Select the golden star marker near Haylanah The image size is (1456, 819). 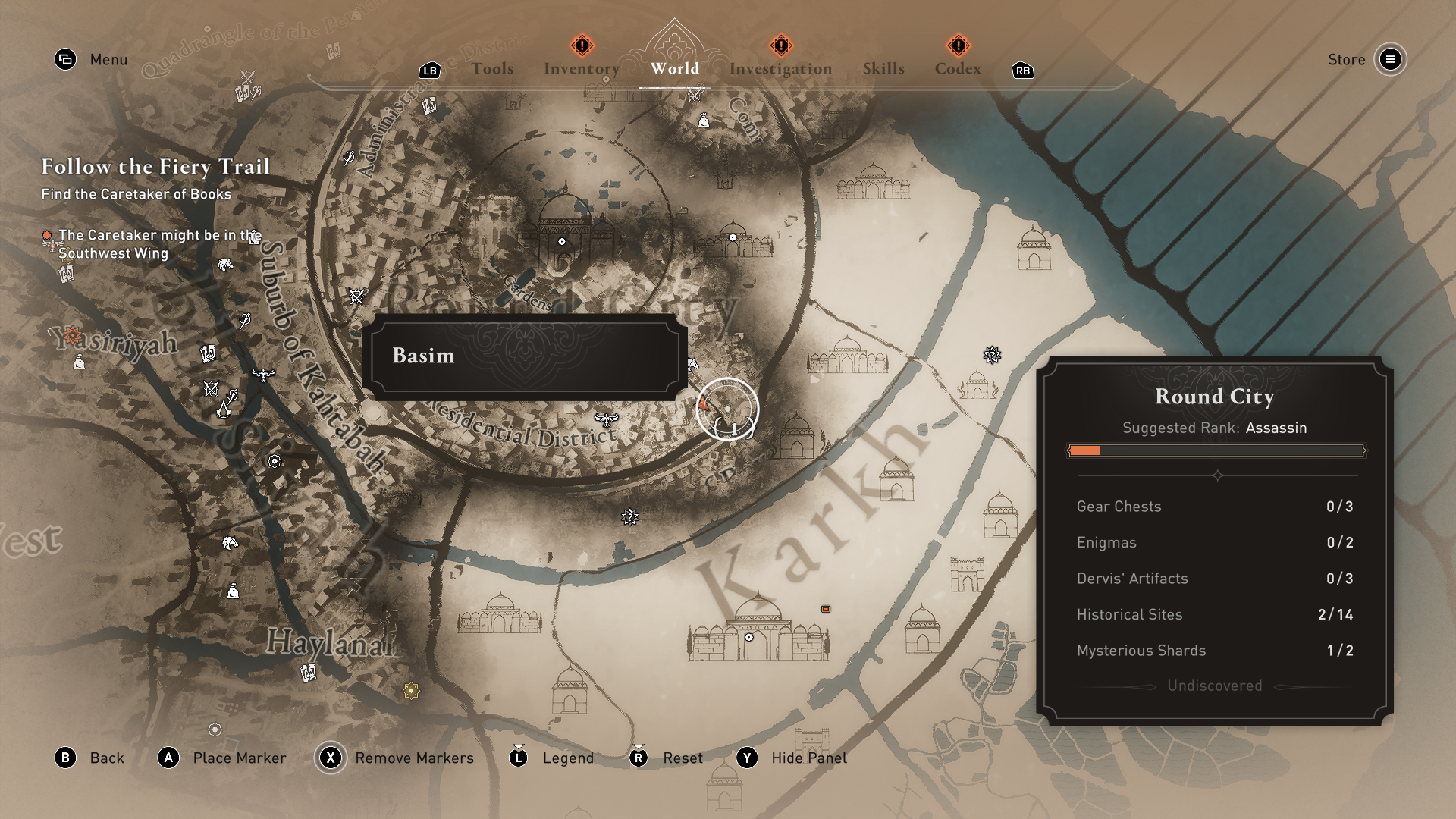click(411, 691)
